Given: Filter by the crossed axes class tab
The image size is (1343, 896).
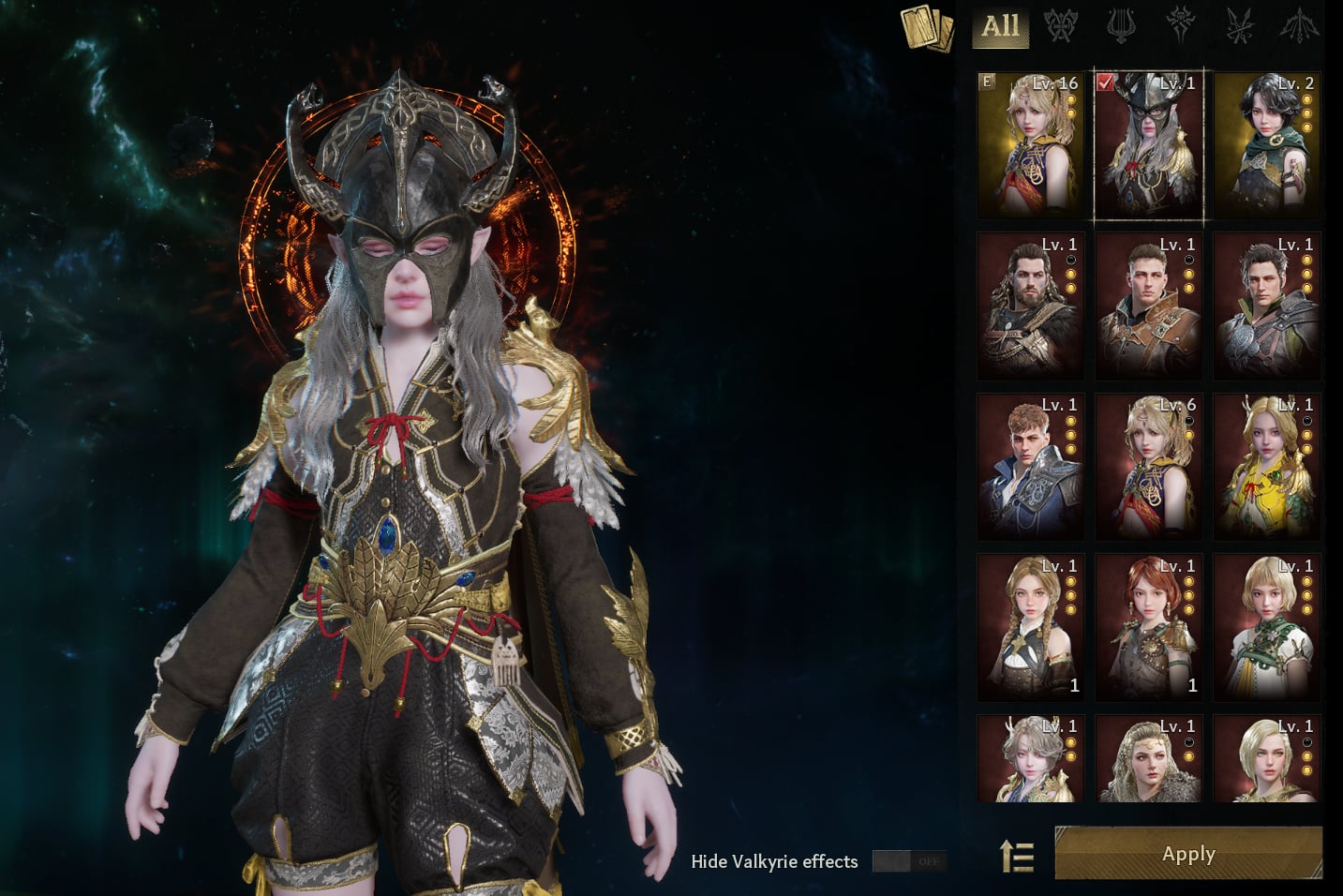Looking at the screenshot, I should coord(1061,26).
